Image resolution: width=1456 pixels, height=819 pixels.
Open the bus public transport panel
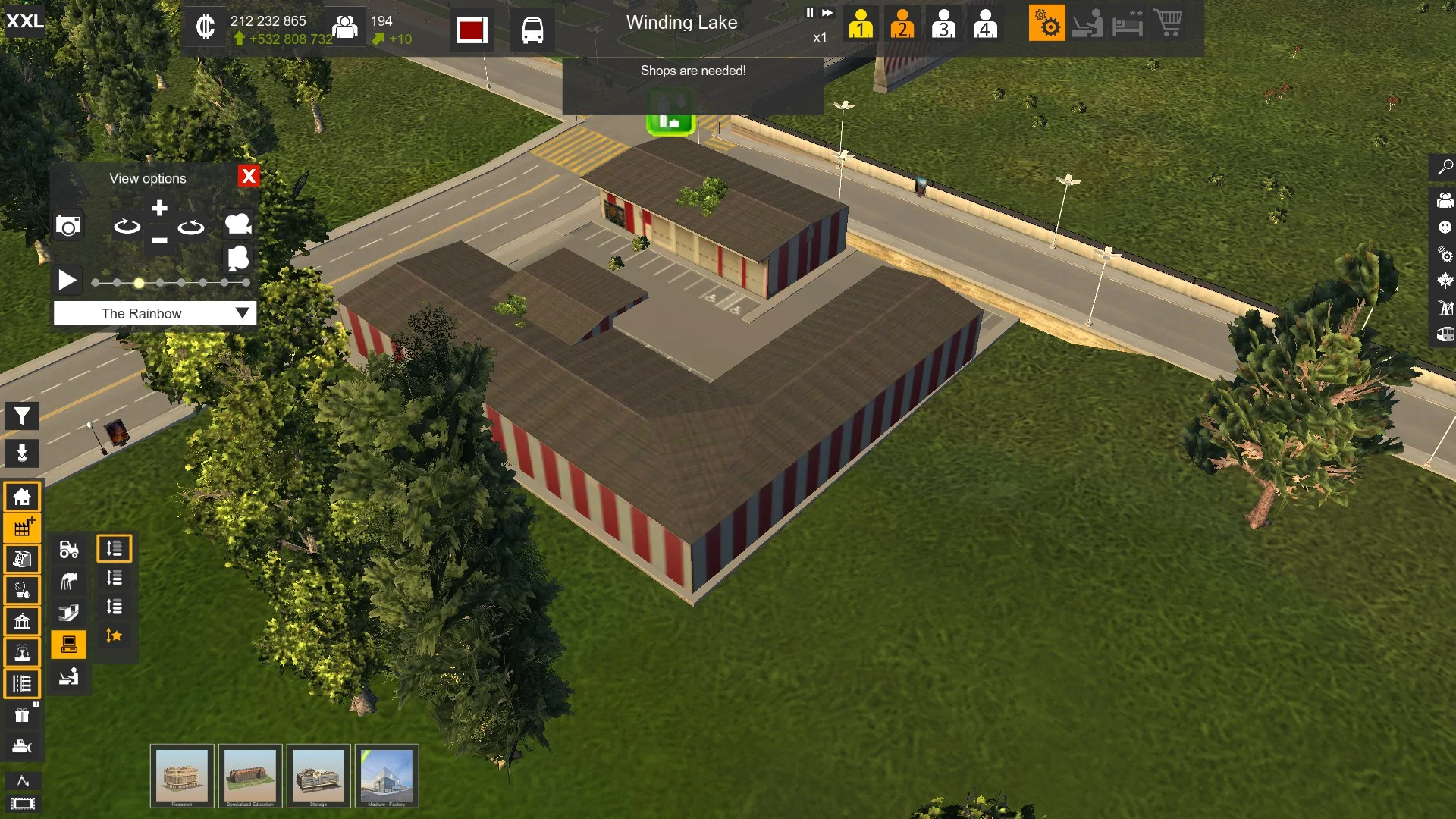click(x=532, y=30)
